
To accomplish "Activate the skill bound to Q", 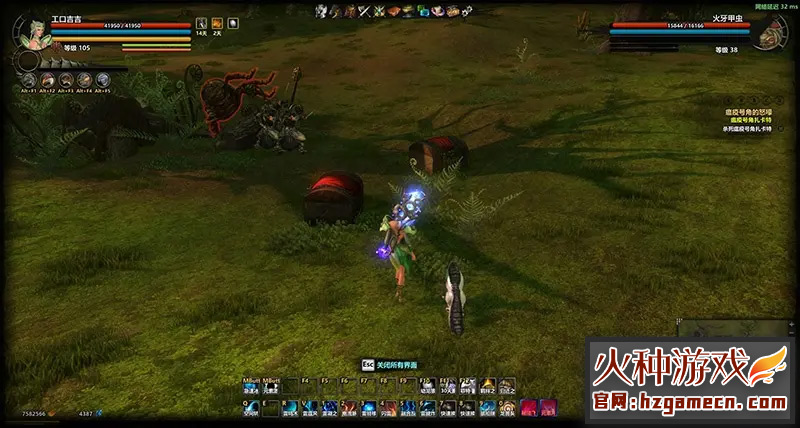I will pyautogui.click(x=251, y=407).
